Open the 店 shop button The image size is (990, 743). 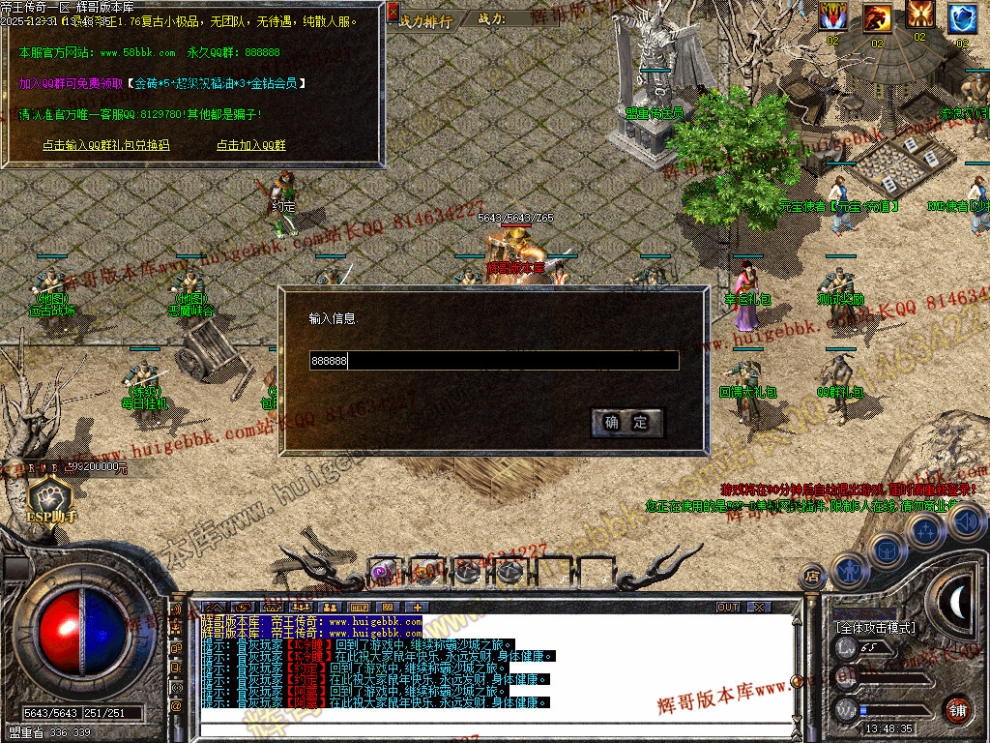811,575
